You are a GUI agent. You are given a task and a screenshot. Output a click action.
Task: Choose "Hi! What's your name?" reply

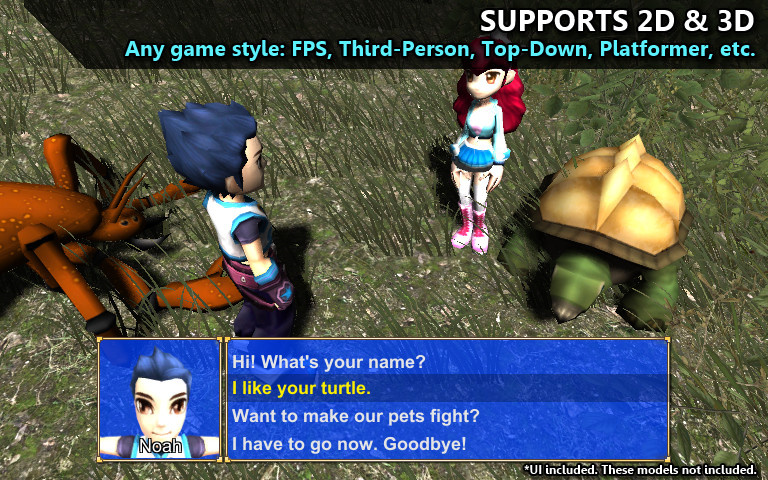[x=329, y=361]
